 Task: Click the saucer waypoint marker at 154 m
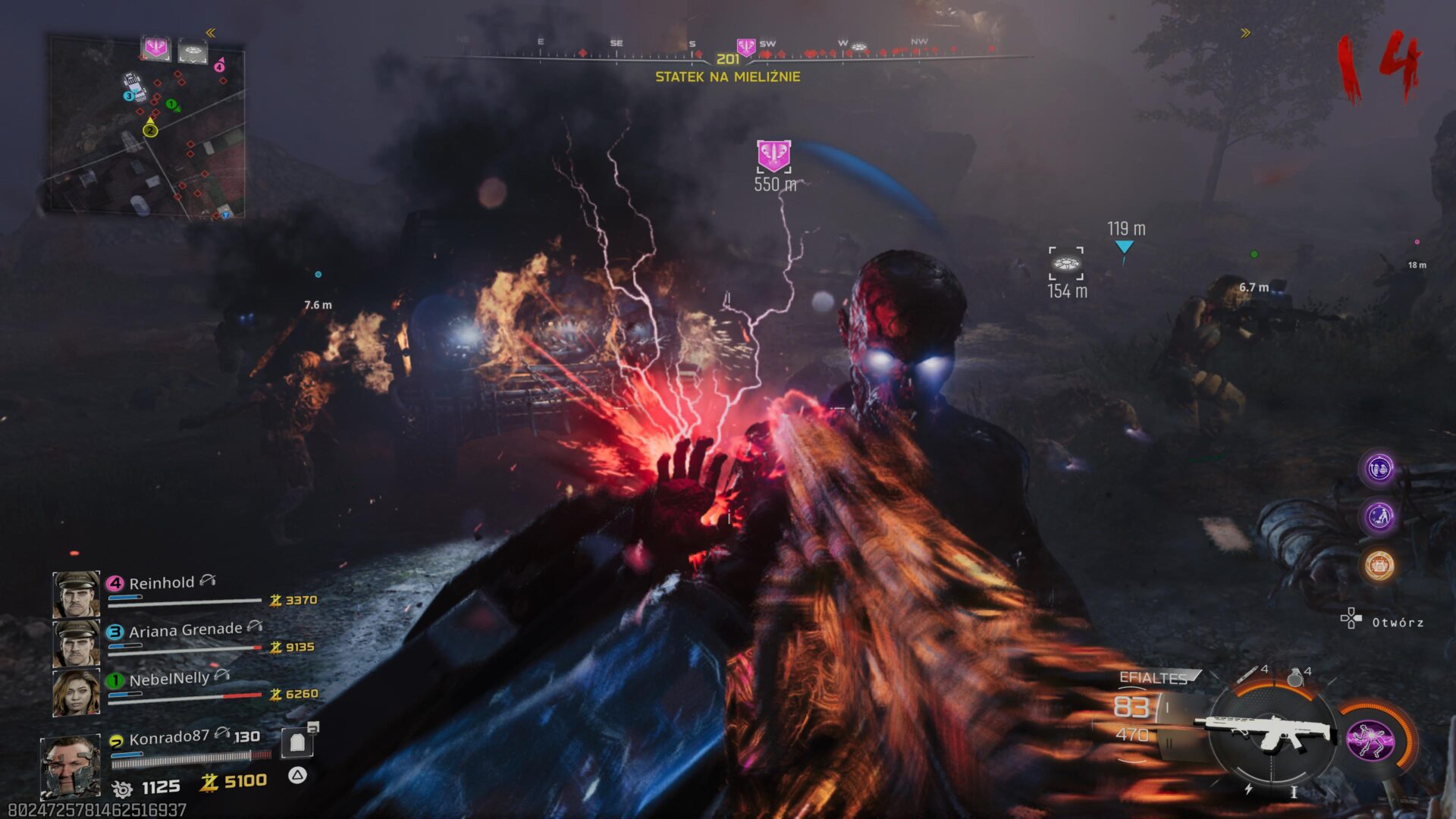pyautogui.click(x=1065, y=264)
